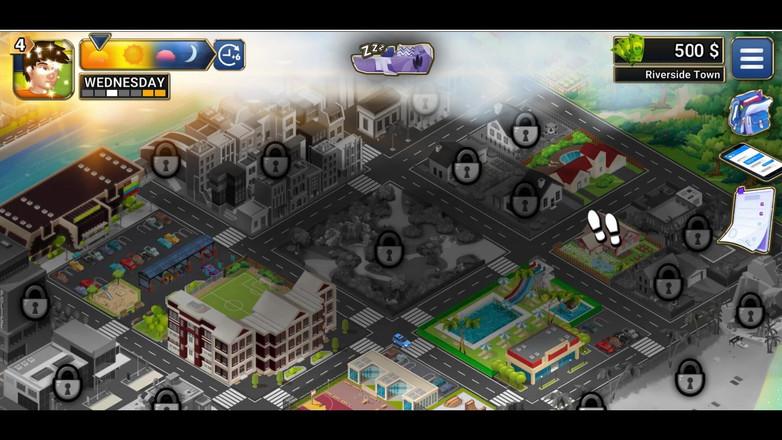Open the smartphone messages
782x440 pixels.
(751, 160)
